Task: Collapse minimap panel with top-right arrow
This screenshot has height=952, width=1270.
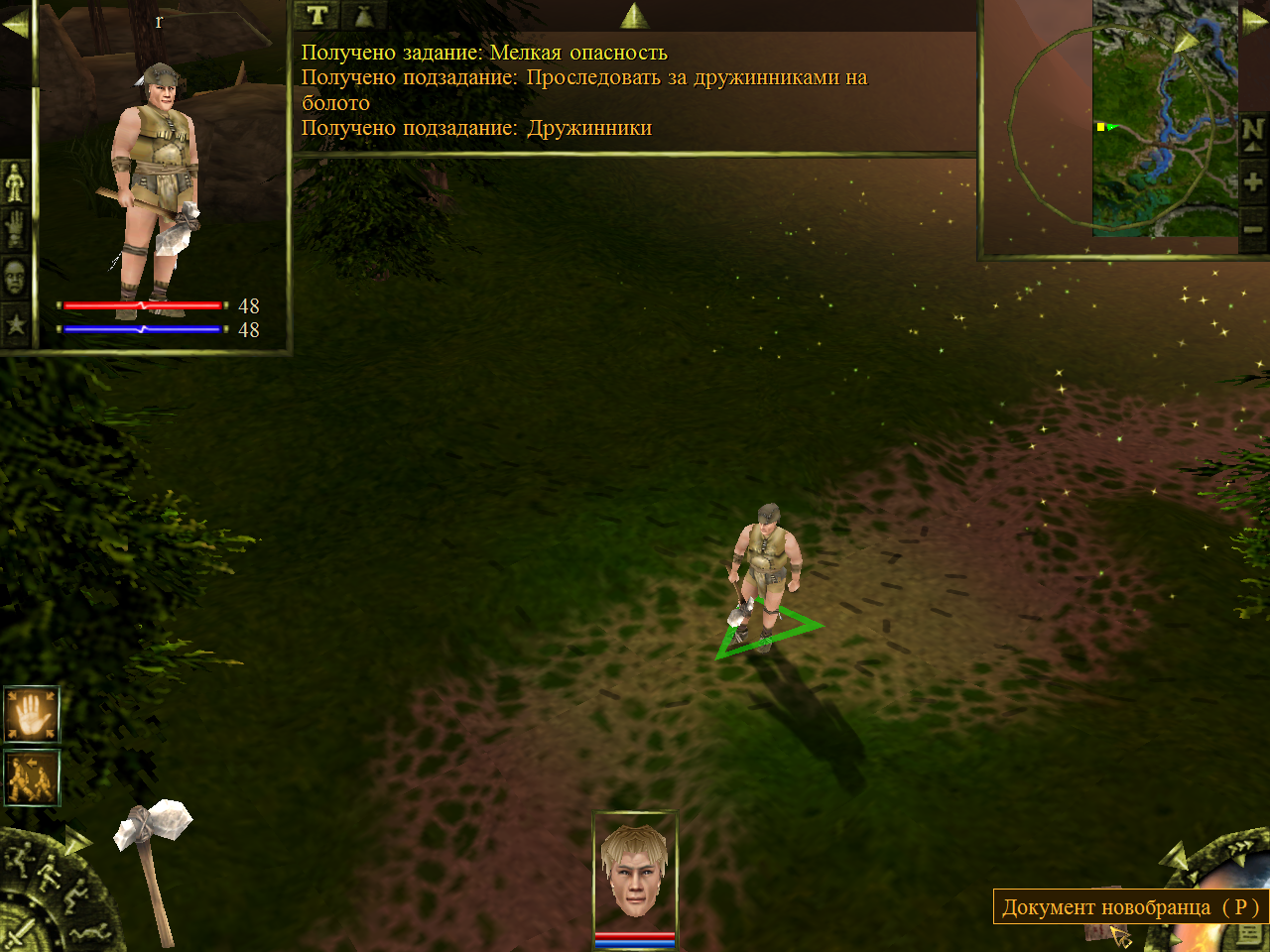Action: tap(1255, 22)
